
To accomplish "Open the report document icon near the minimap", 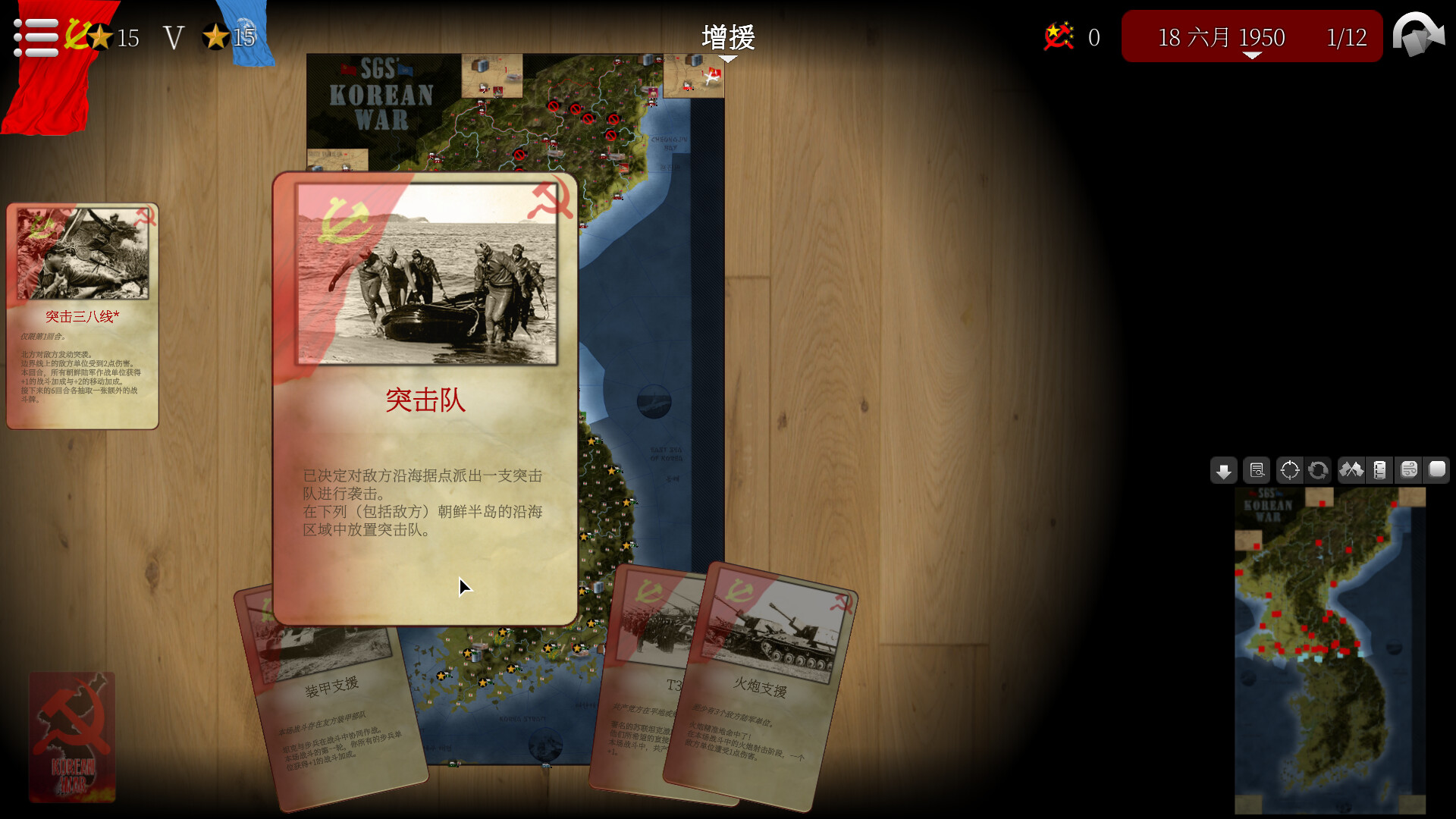I will pos(1257,470).
